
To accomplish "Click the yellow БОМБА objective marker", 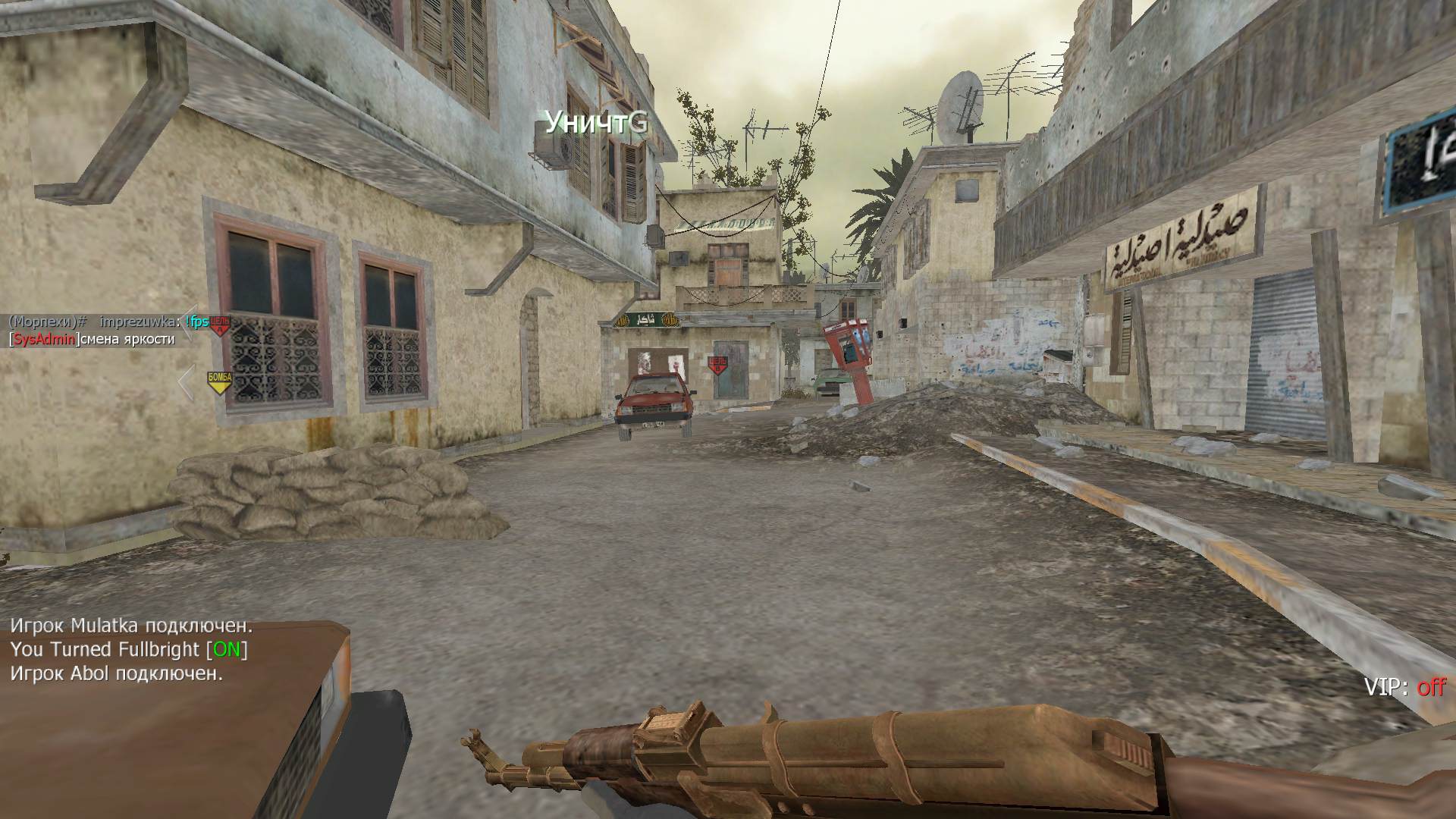I will pos(219,381).
